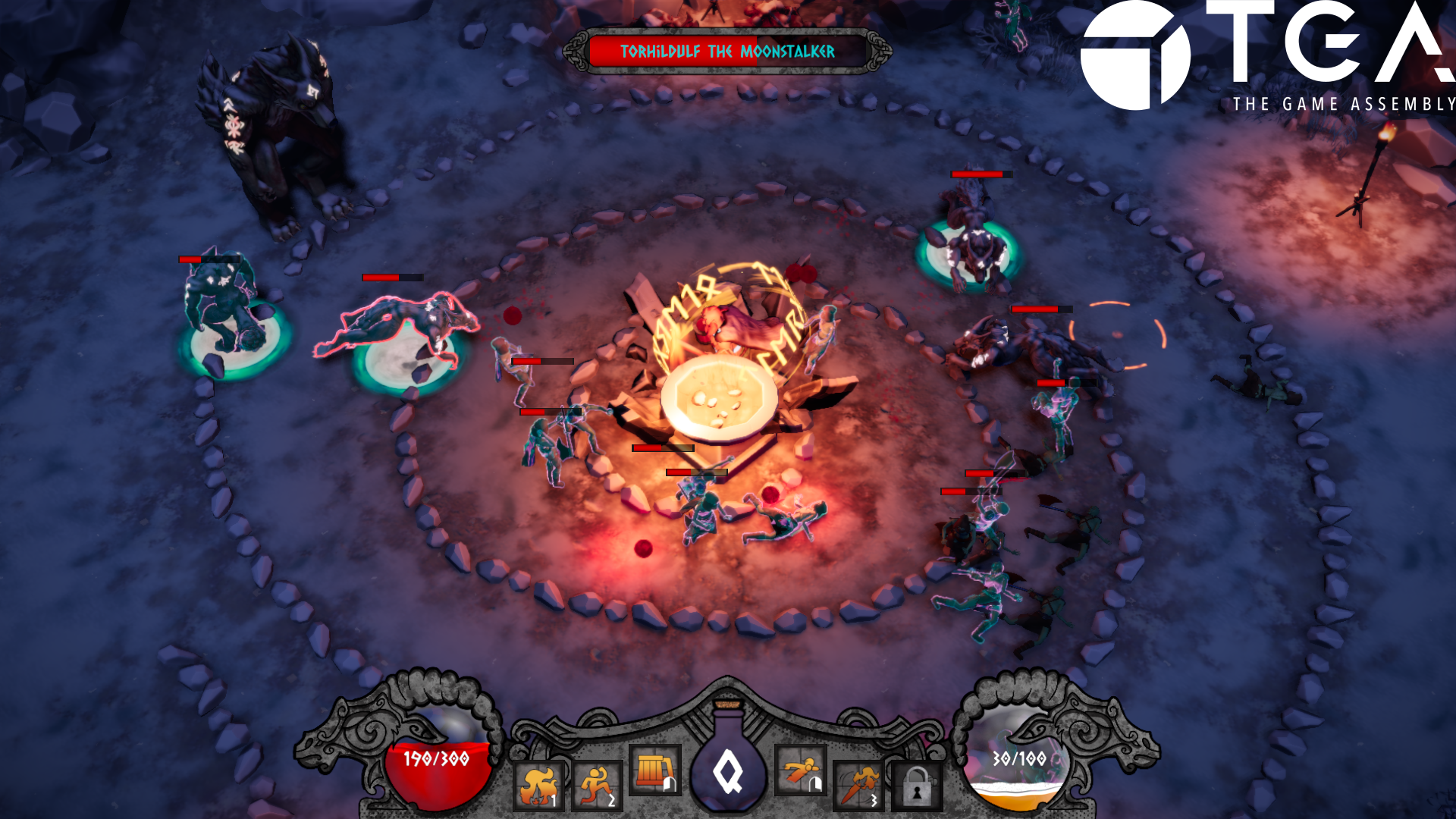Select the flame ability in slot 1
Screen dimensions: 1456x819
coord(540,786)
